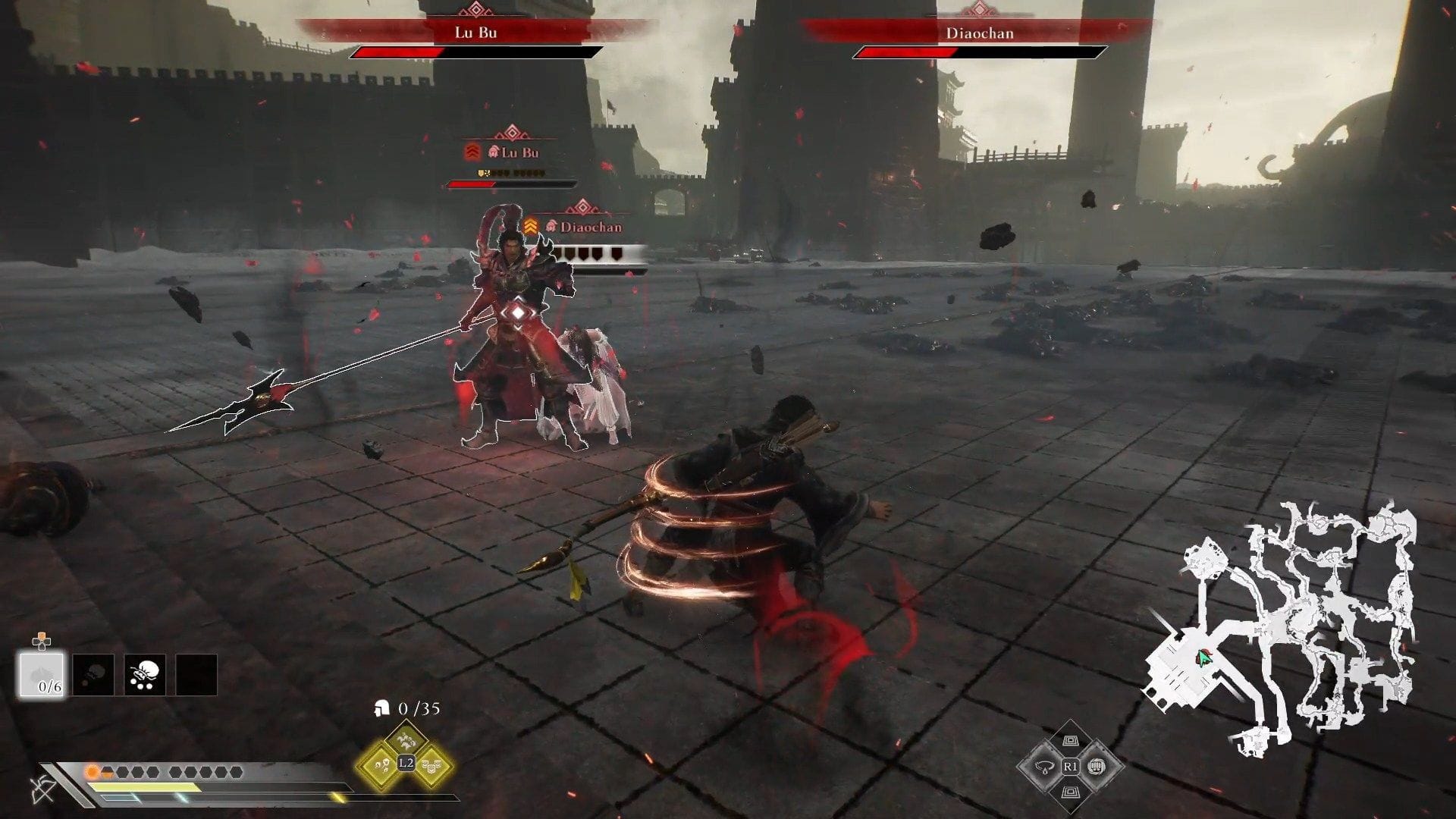The height and width of the screenshot is (819, 1456).
Task: Click the green player arrow on minimap
Action: tap(1203, 657)
